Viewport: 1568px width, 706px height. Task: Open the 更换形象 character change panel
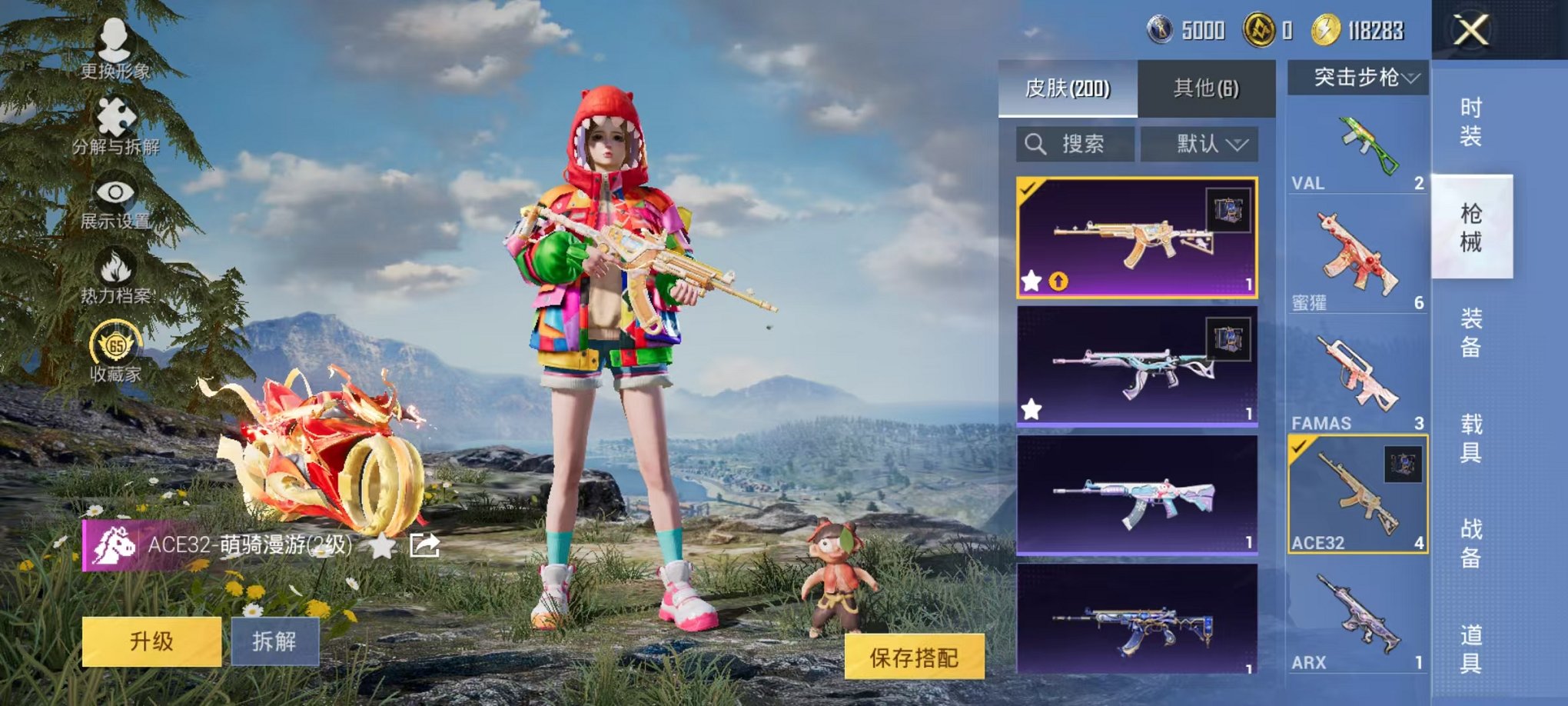point(114,46)
